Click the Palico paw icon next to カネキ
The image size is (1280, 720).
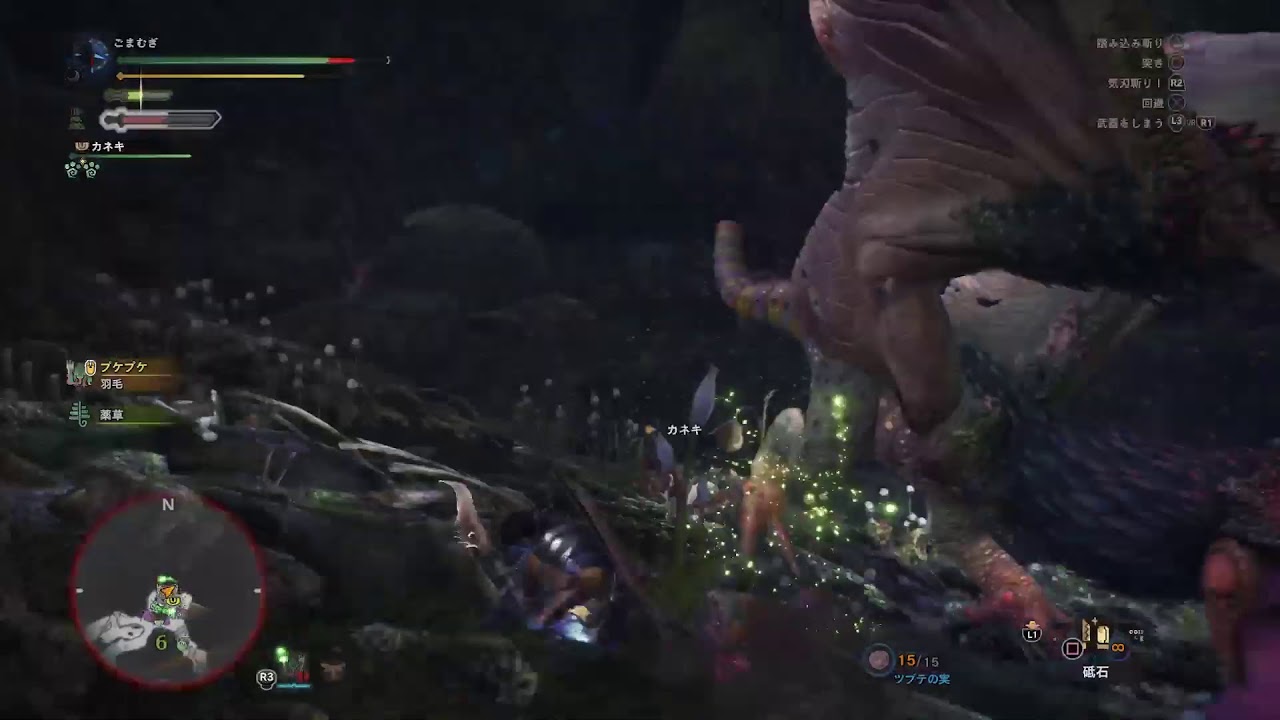click(x=81, y=146)
